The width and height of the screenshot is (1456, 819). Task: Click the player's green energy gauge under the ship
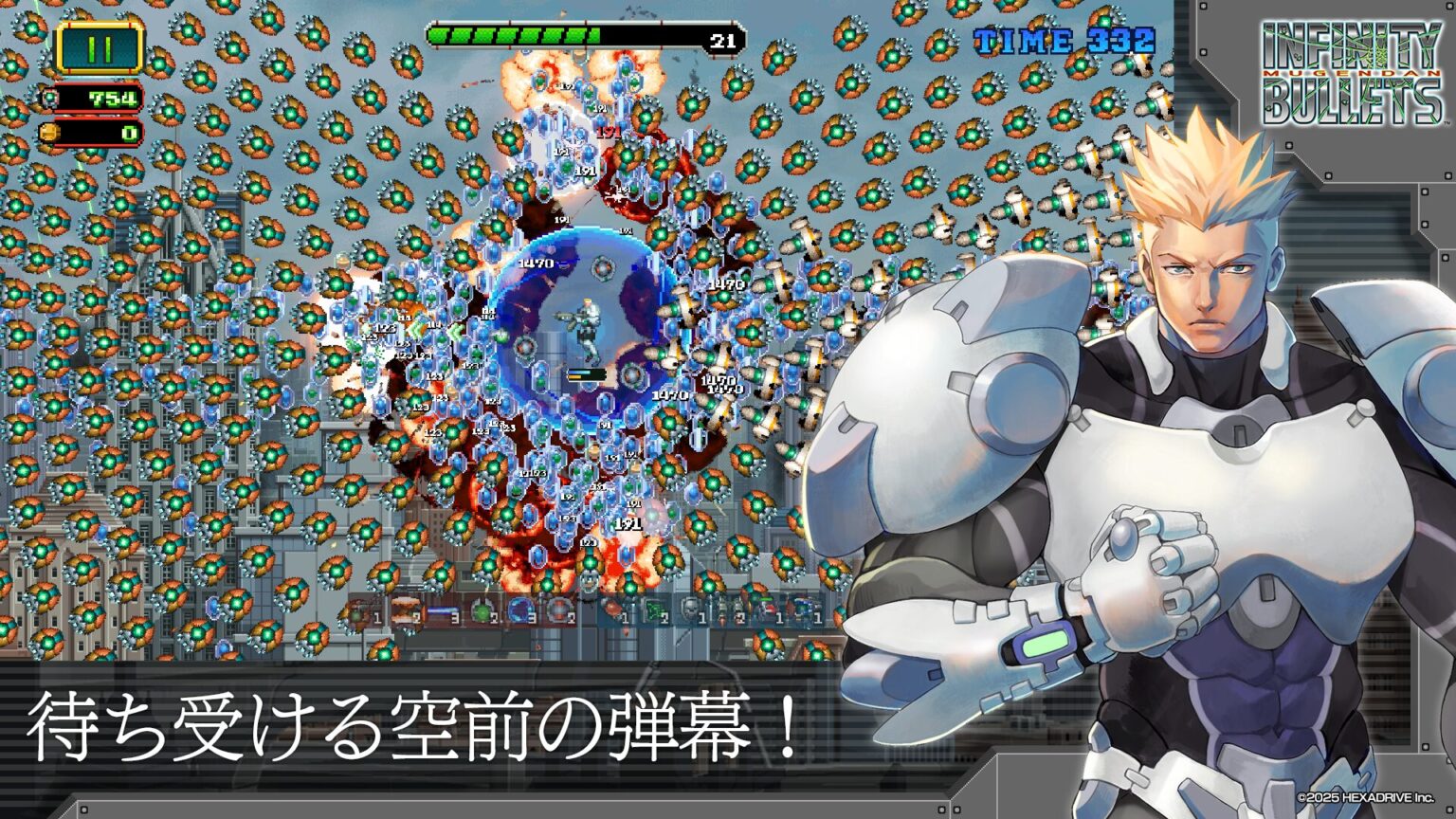[x=589, y=373]
